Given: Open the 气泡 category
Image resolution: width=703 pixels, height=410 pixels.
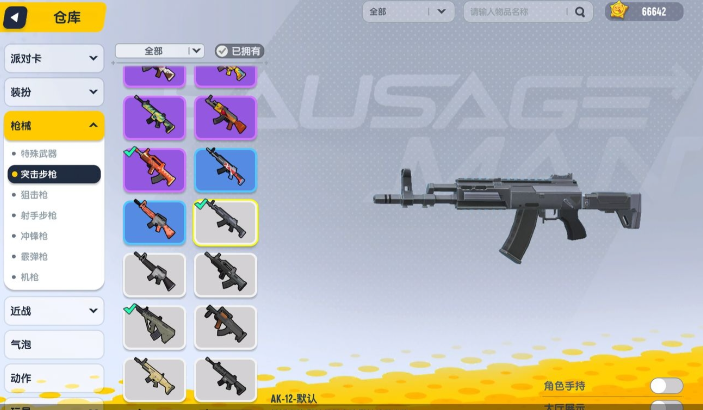Looking at the screenshot, I should click(x=53, y=344).
